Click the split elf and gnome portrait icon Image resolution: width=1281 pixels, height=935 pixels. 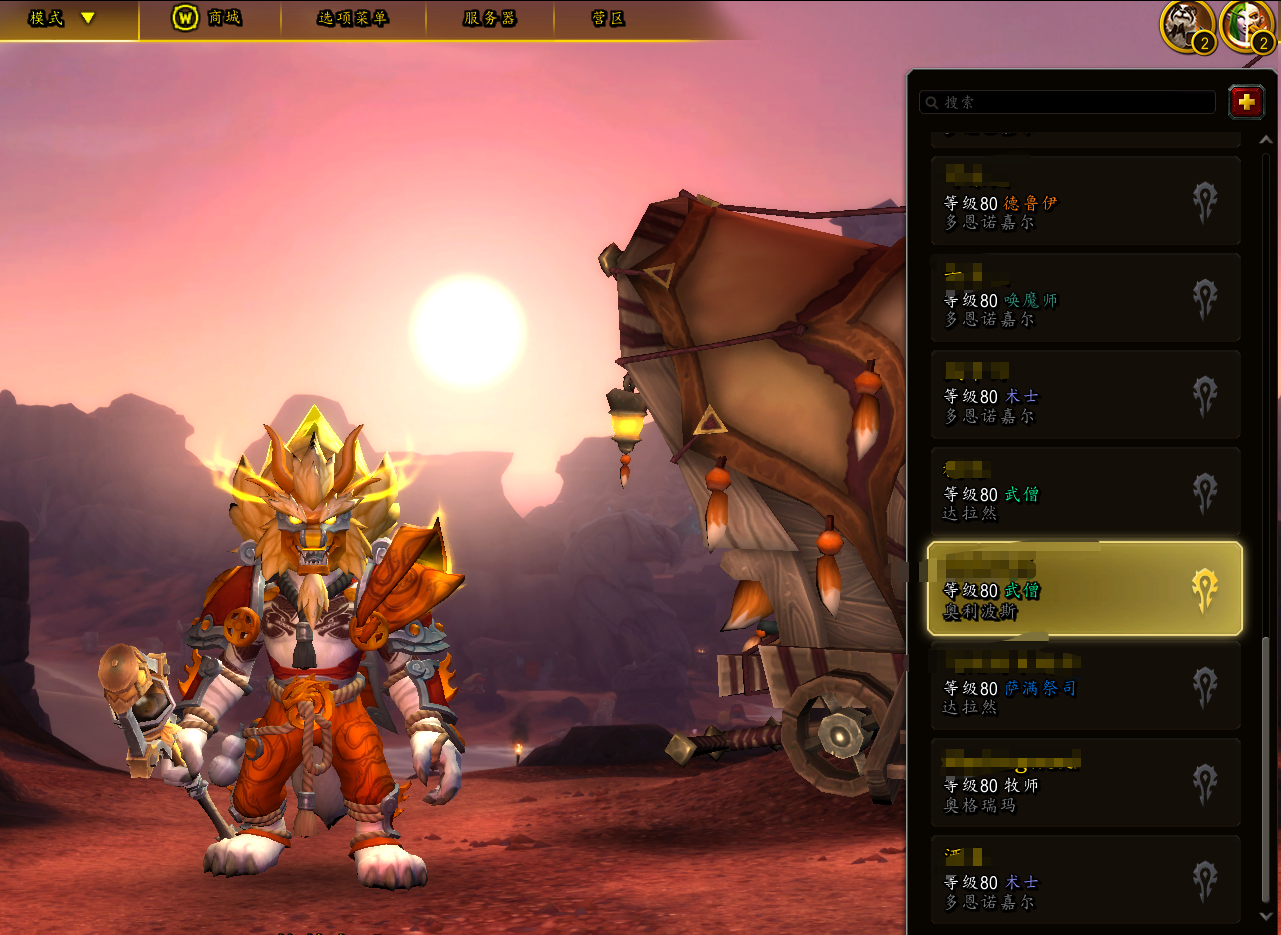[x=1244, y=25]
